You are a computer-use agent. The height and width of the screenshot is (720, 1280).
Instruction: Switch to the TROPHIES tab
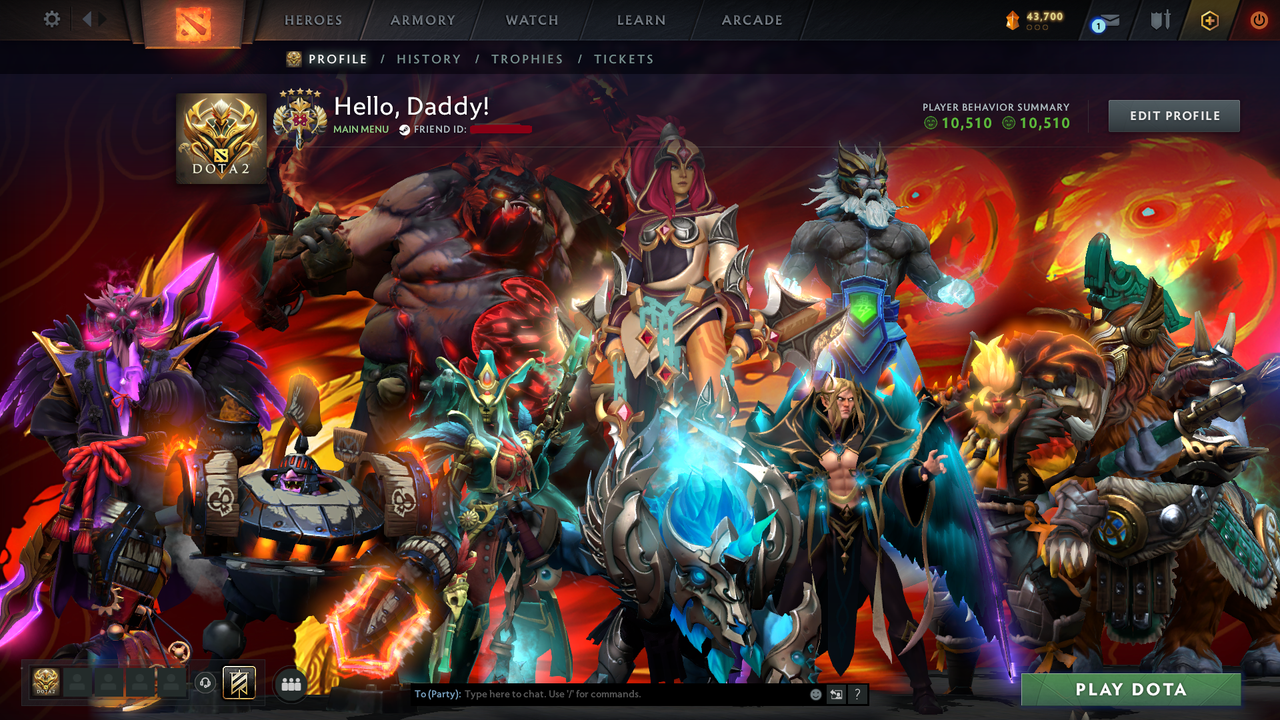pyautogui.click(x=527, y=59)
